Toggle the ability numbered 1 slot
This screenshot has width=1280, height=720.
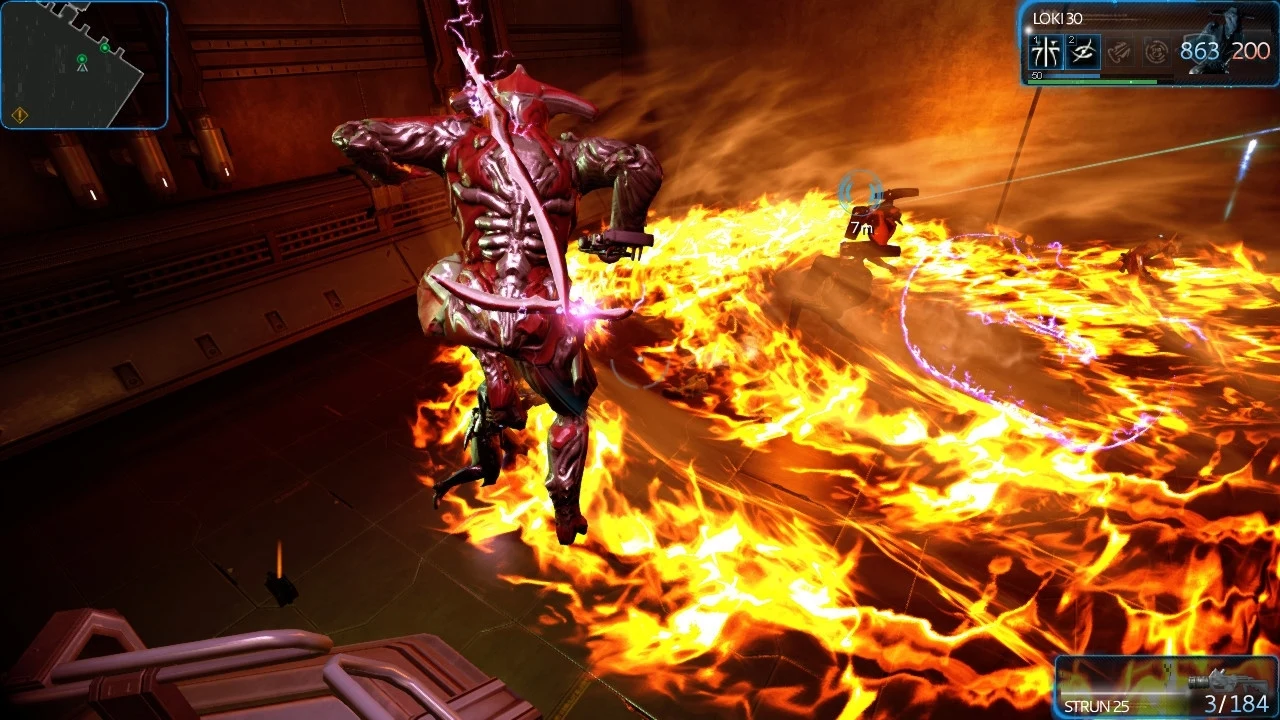1045,52
